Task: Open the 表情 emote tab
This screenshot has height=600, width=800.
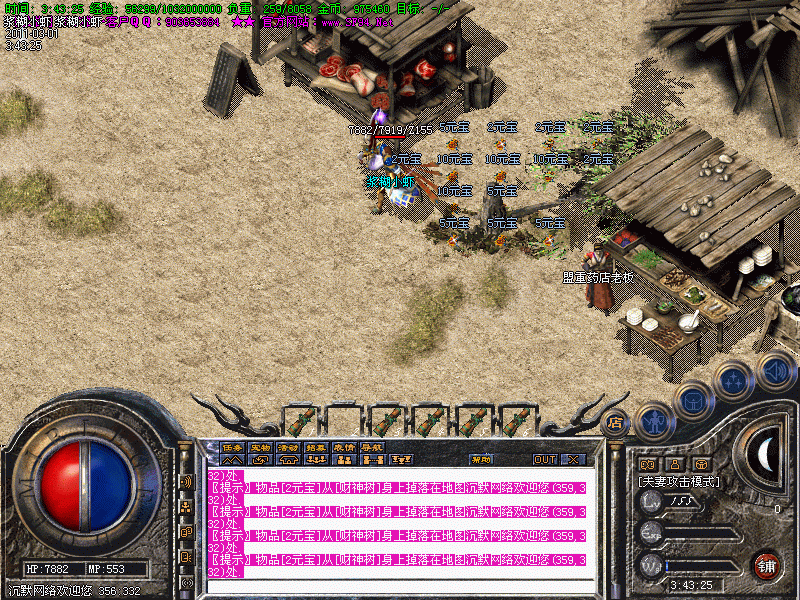Action: tap(344, 447)
